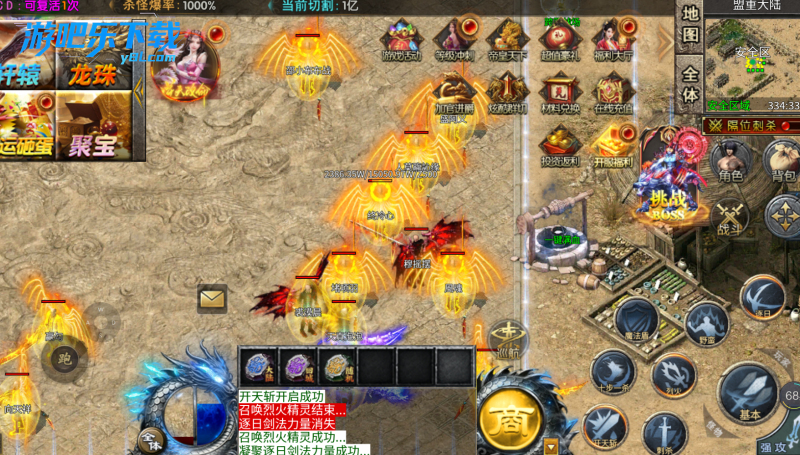This screenshot has width=800, height=455.
Task: Toggle the 巡航 auto-patrol button
Action: pyautogui.click(x=508, y=340)
